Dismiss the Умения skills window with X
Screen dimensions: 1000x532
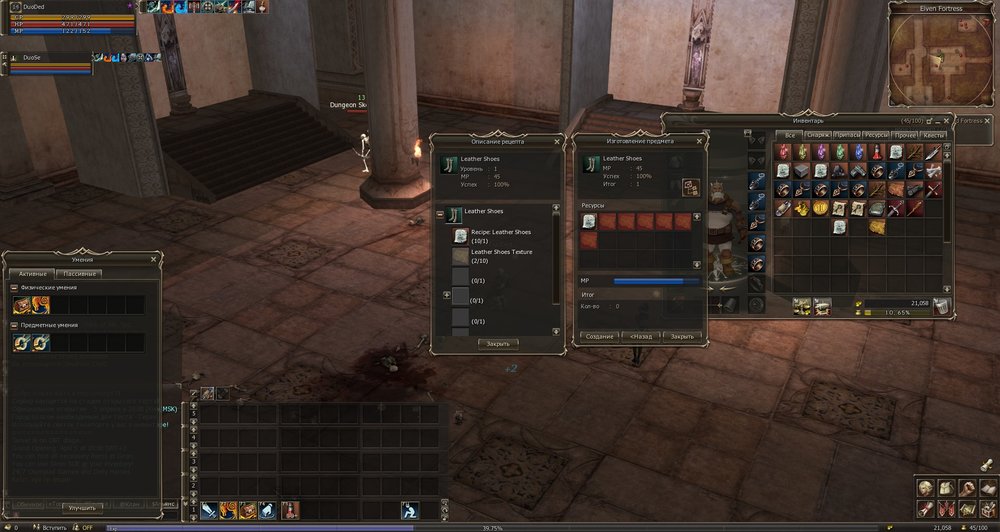click(x=153, y=259)
